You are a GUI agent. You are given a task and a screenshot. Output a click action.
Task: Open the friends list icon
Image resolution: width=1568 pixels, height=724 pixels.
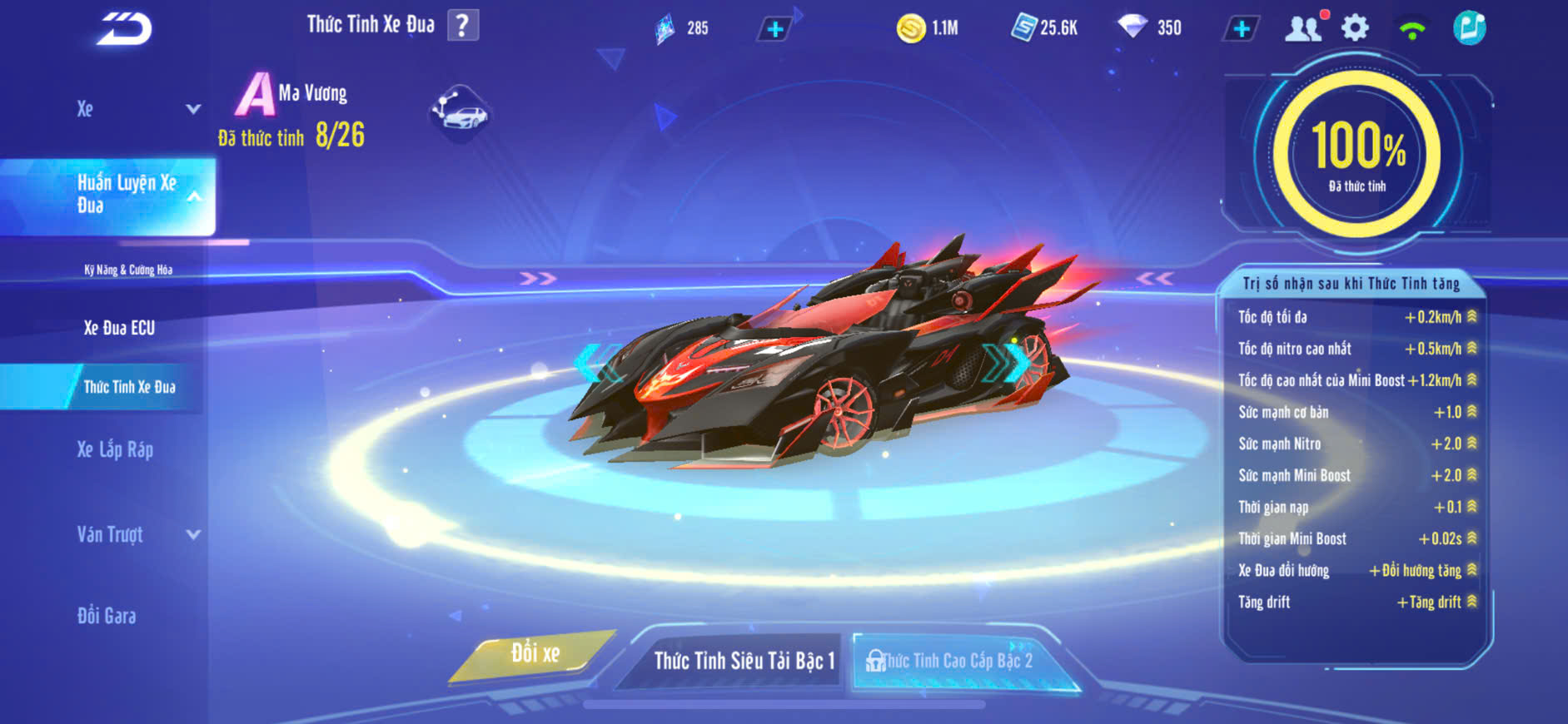click(x=1303, y=28)
